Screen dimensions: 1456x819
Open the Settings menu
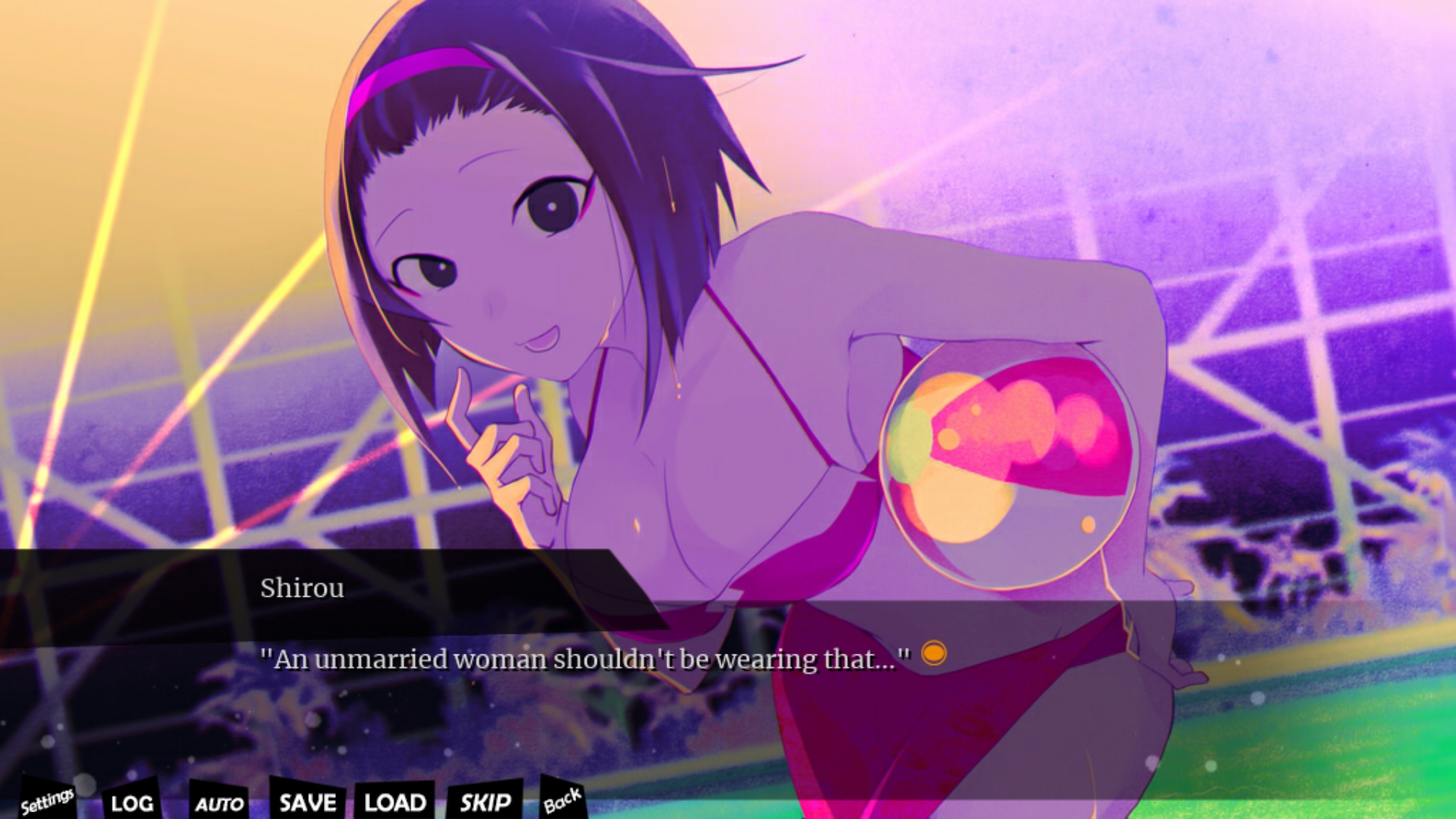[x=47, y=800]
